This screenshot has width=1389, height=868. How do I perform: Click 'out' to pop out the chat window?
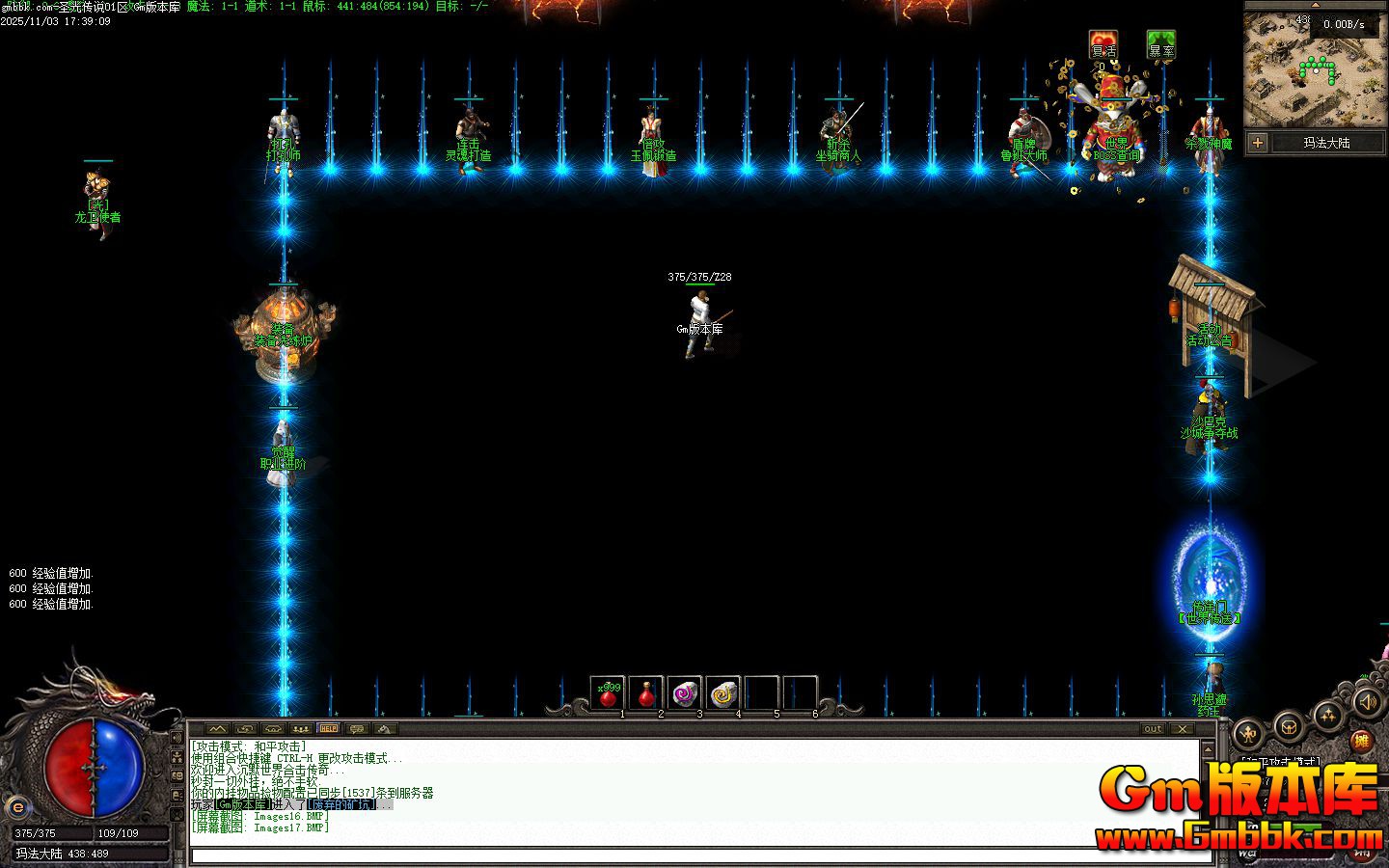pos(1152,729)
